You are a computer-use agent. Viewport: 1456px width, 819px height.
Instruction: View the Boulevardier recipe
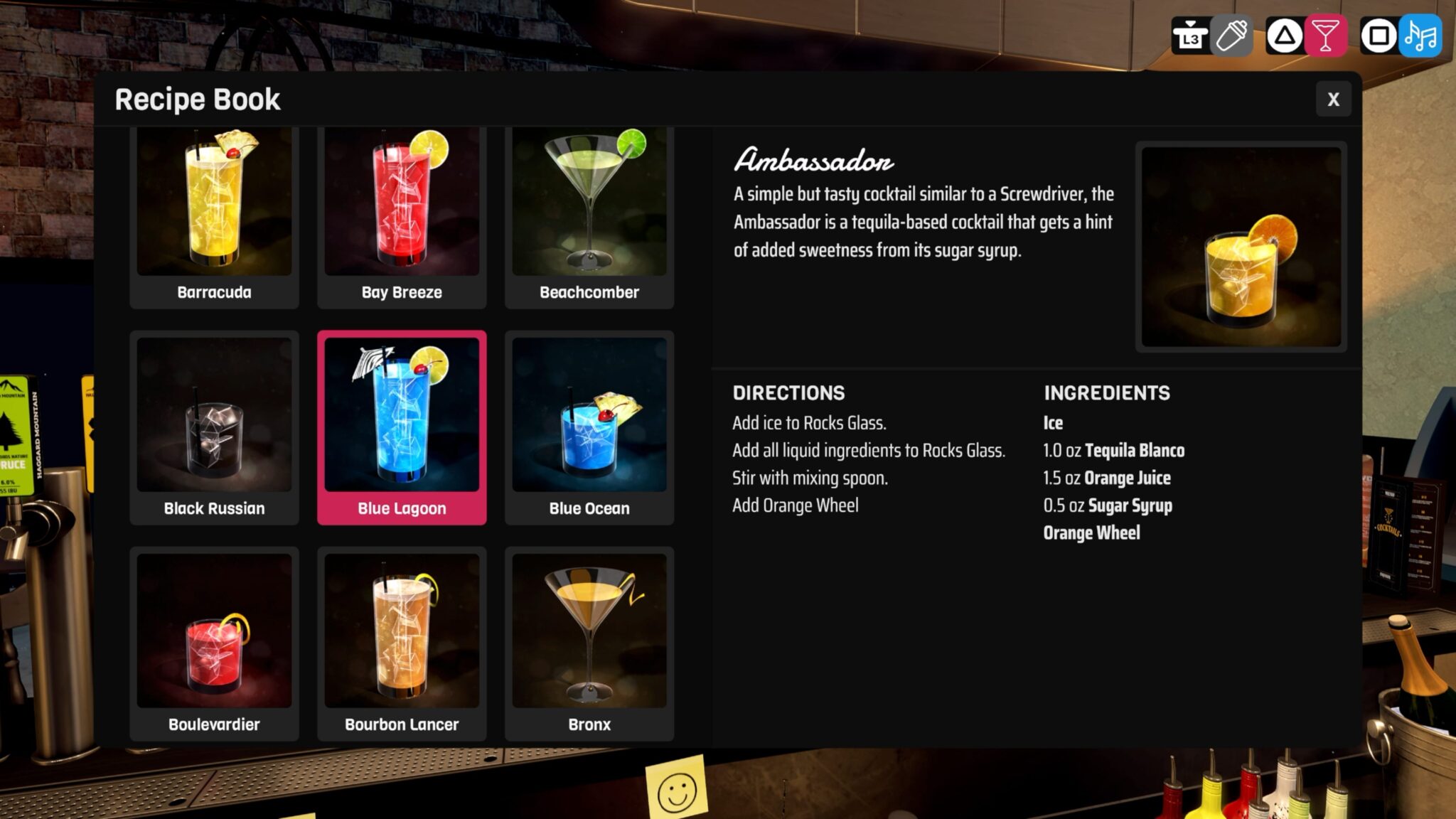[214, 640]
